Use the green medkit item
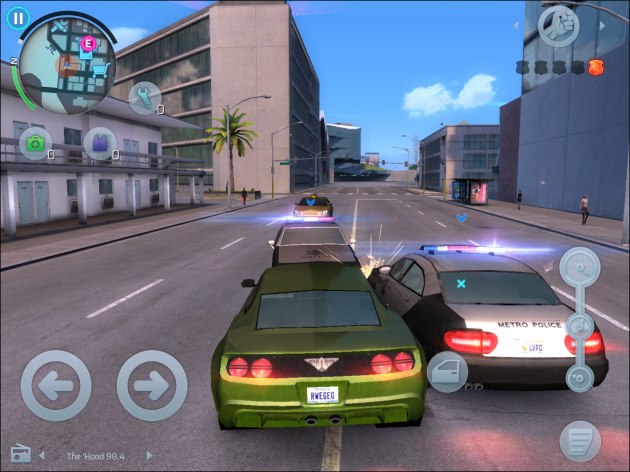 [x=36, y=144]
